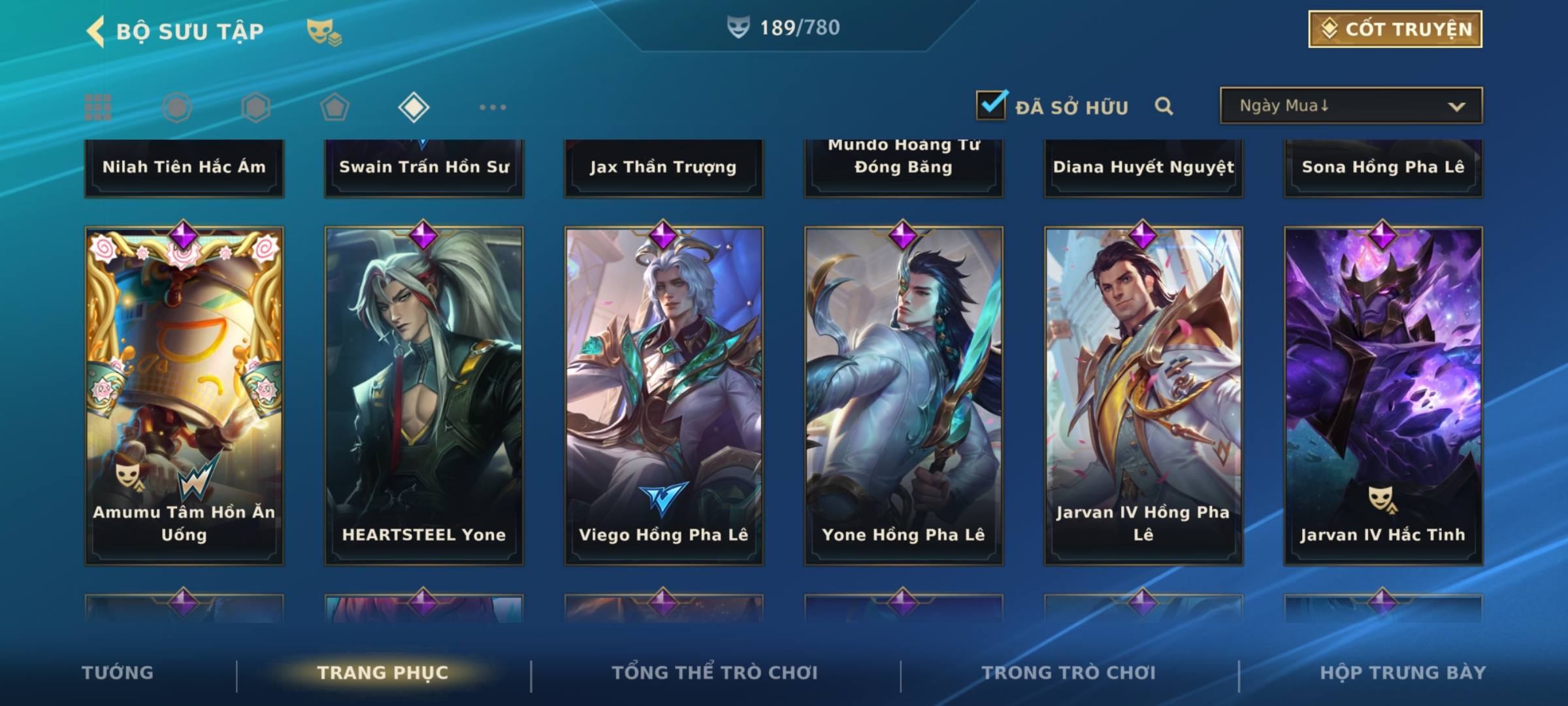Open the Trong Trò Chơi tab

pyautogui.click(x=1068, y=673)
